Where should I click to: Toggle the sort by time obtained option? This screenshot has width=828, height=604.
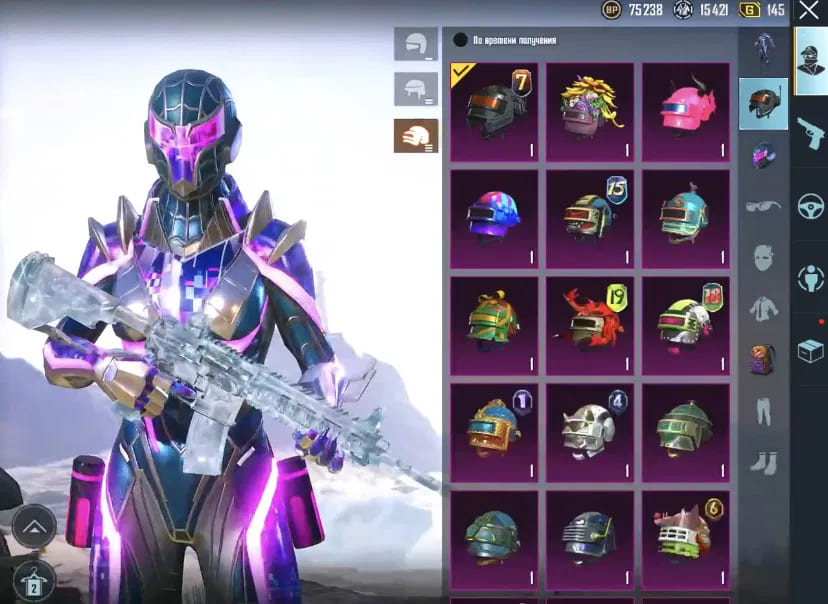point(461,41)
